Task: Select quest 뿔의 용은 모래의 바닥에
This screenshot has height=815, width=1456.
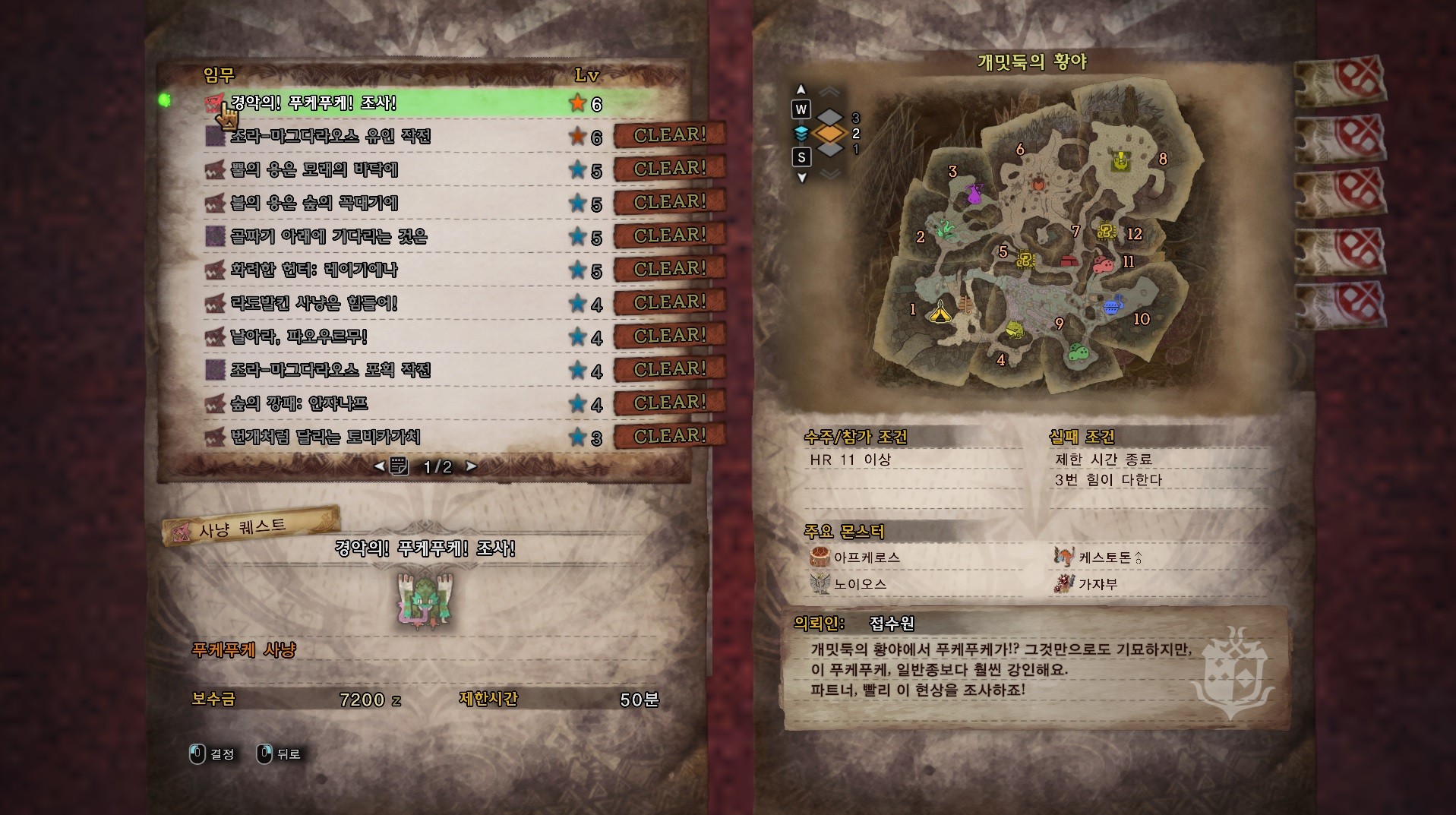Action: (314, 169)
